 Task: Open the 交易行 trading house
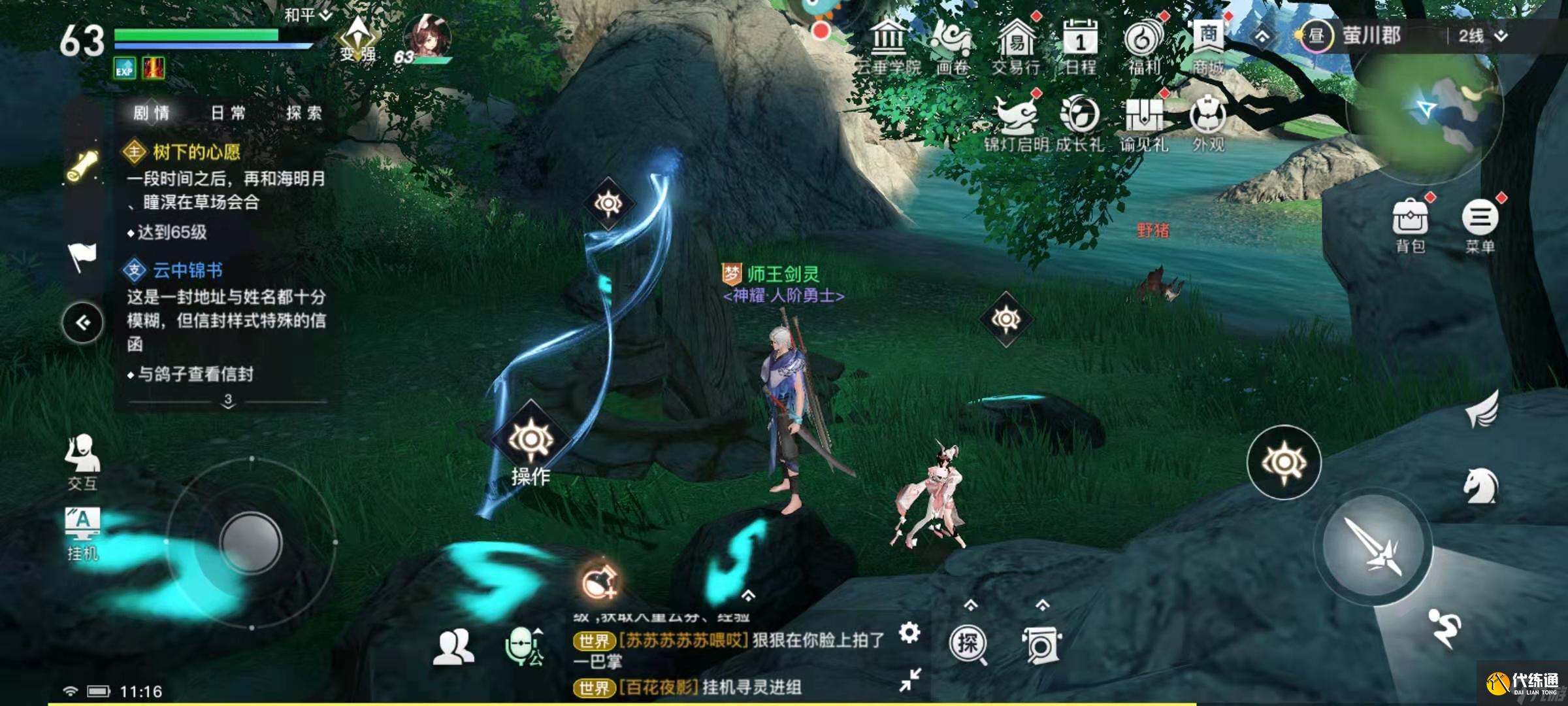pyautogui.click(x=1016, y=46)
